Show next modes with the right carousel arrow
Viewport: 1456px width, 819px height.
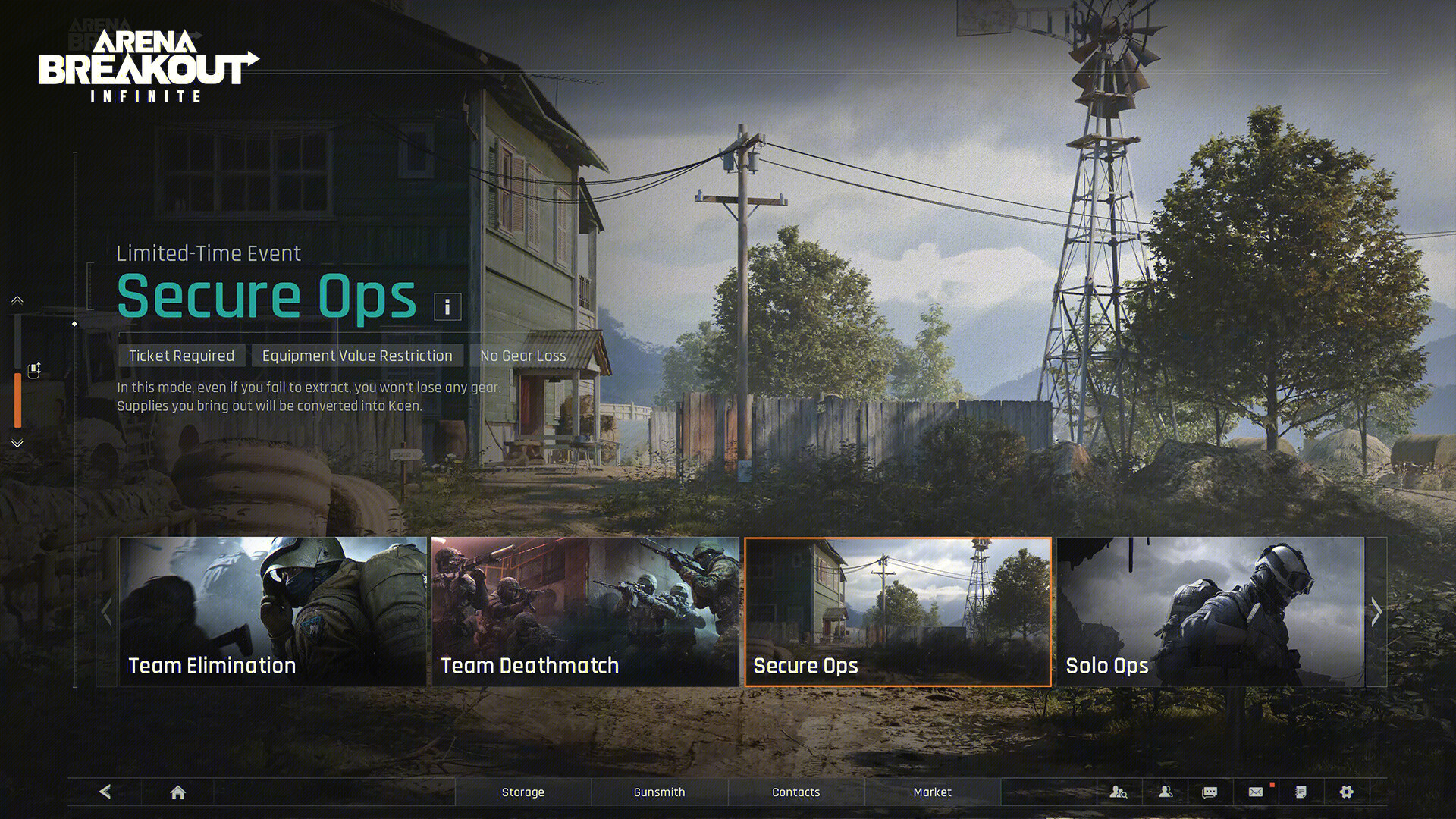coord(1376,611)
